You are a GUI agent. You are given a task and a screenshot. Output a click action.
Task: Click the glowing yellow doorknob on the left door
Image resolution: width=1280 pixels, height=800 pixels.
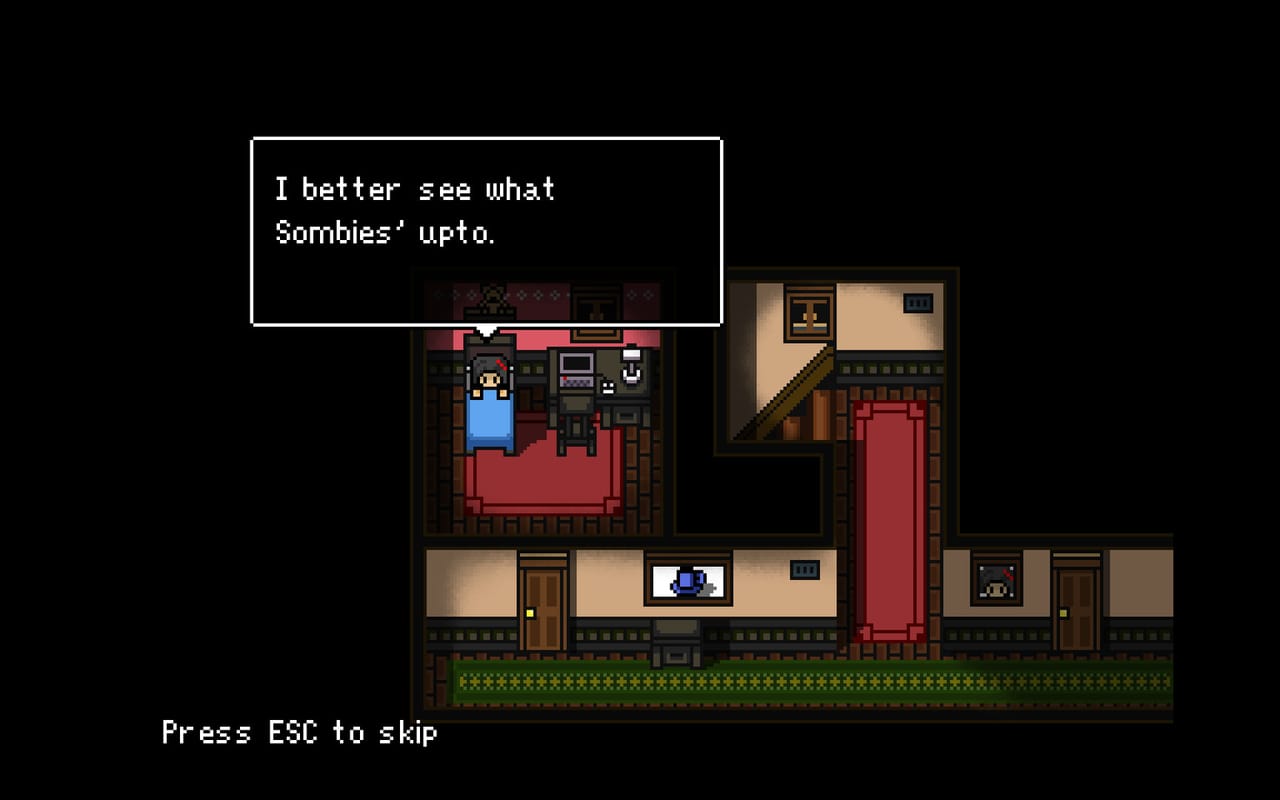click(x=530, y=612)
